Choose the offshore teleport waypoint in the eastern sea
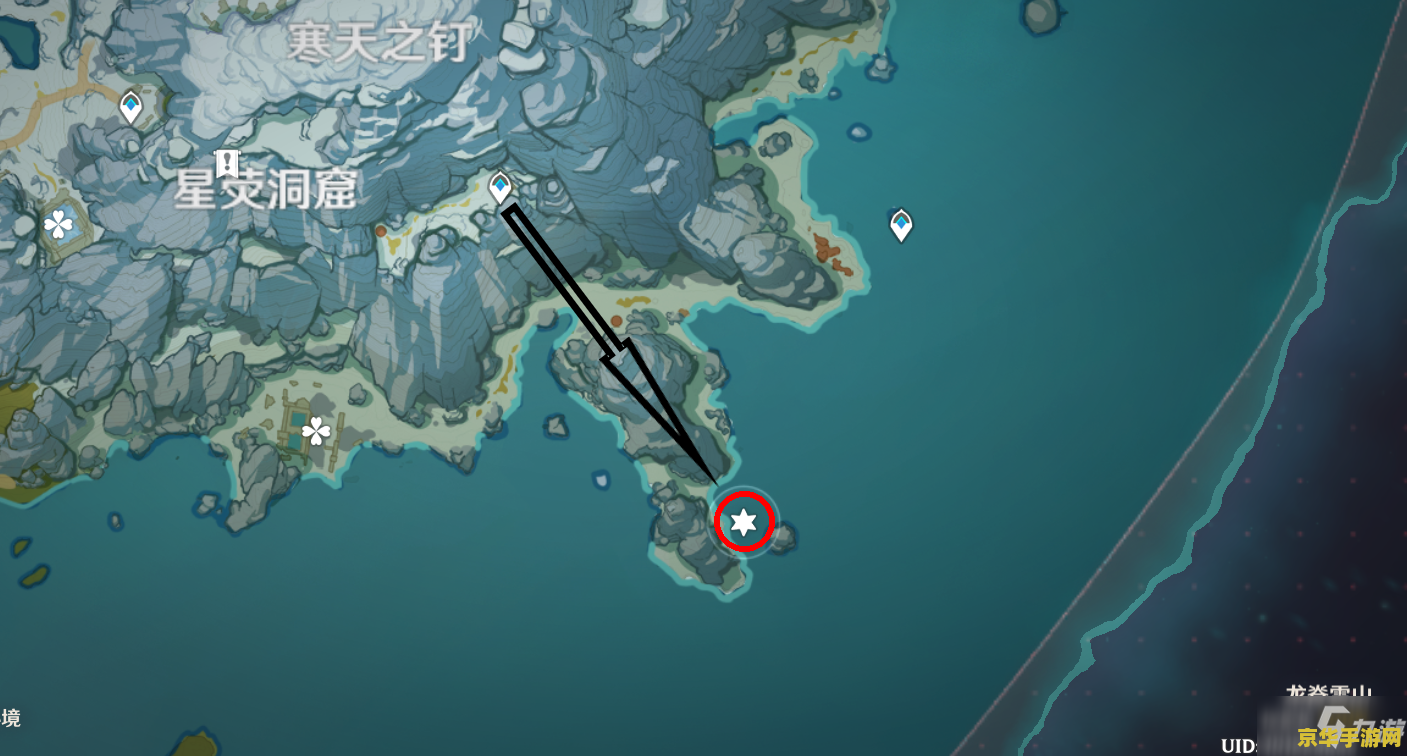Image resolution: width=1407 pixels, height=756 pixels. click(x=901, y=224)
